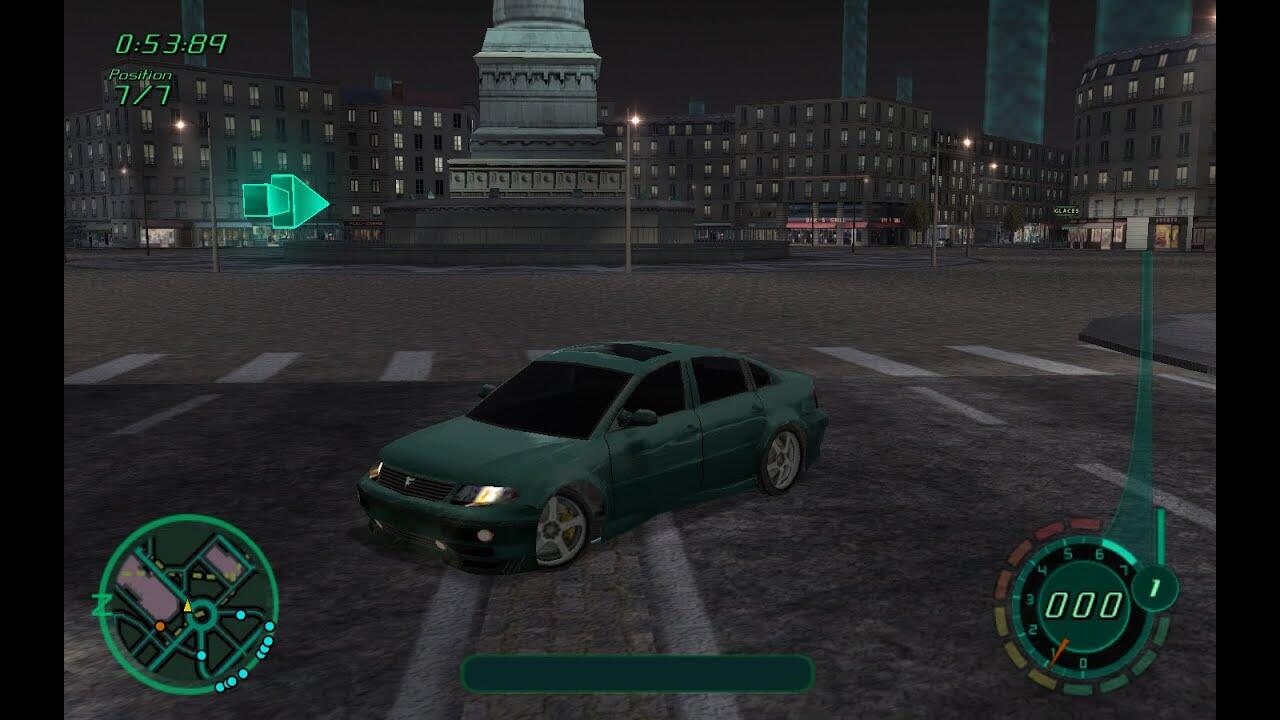Select the gear indicator circle showing 1
Screen dimensions: 1280x720
coord(1154,587)
